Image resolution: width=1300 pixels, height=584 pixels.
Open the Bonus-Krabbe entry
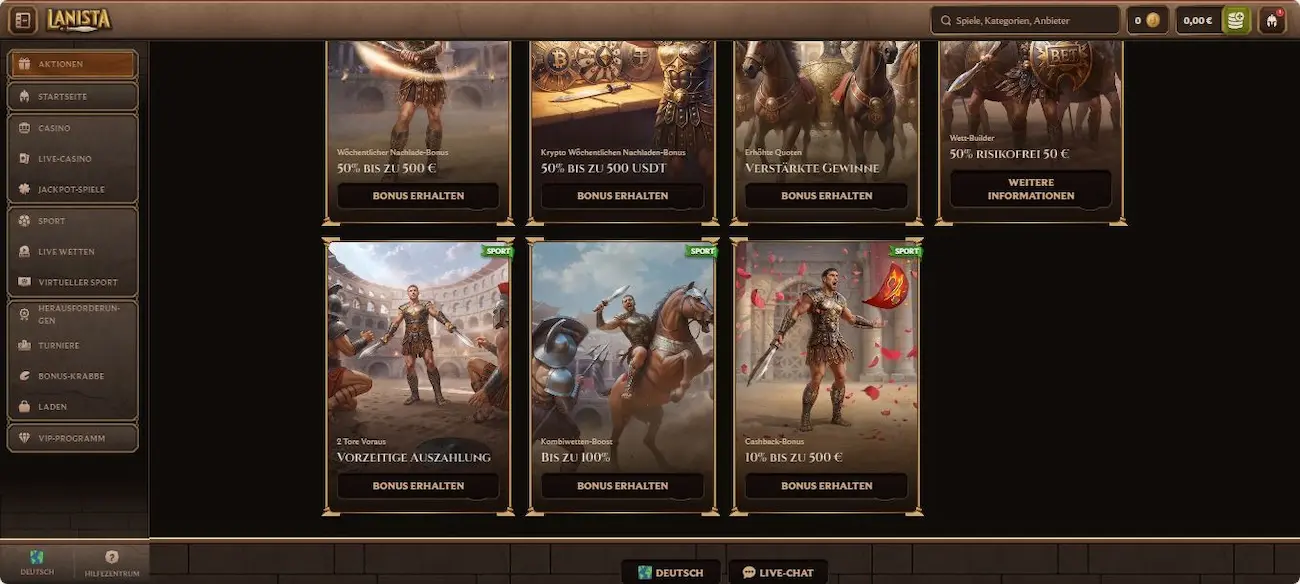tap(72, 376)
